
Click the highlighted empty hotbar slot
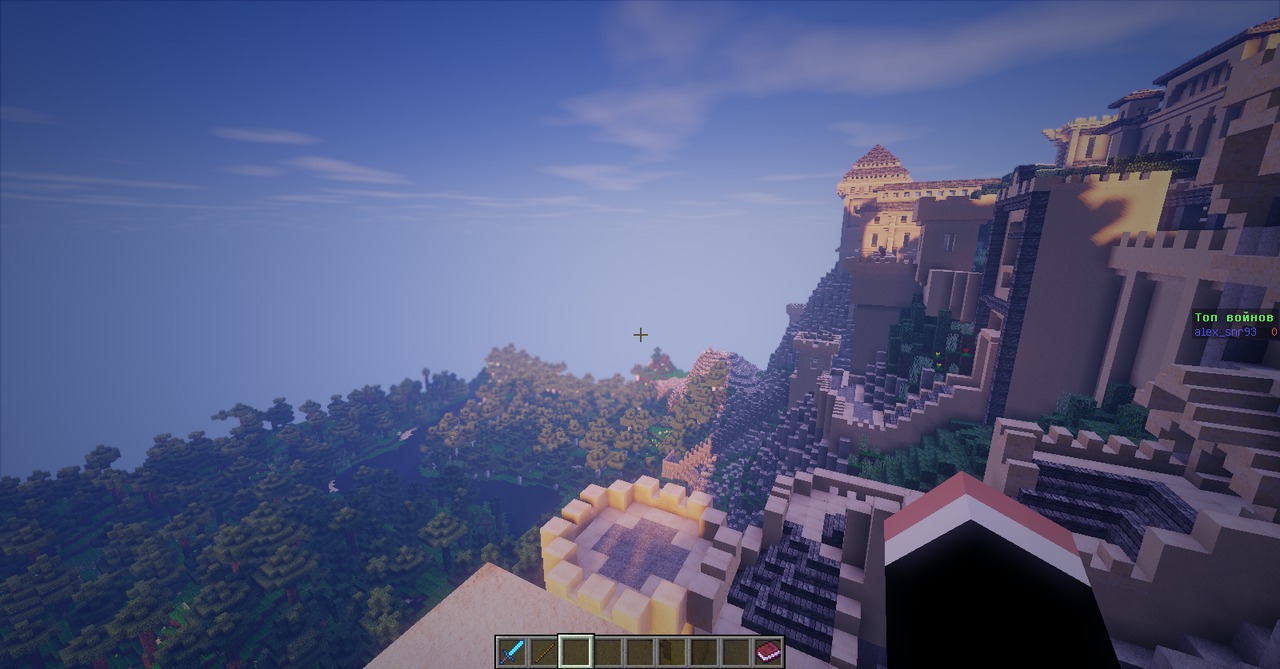pyautogui.click(x=576, y=652)
